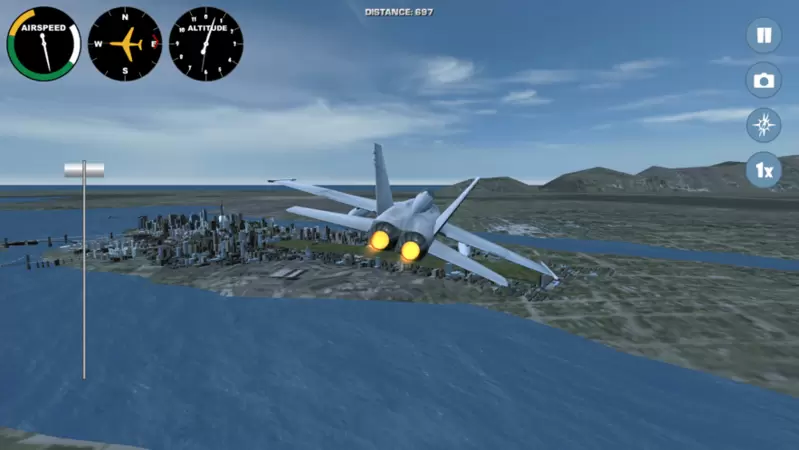Pause the flight
Image resolution: width=799 pixels, height=450 pixels.
764,36
